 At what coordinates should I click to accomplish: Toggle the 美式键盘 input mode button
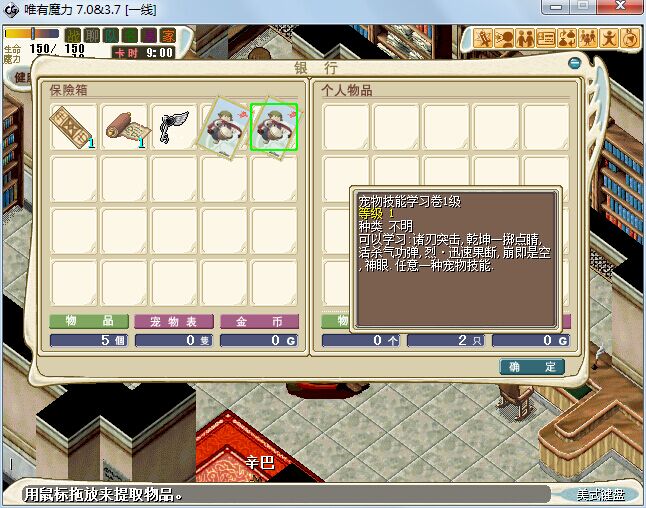point(598,495)
